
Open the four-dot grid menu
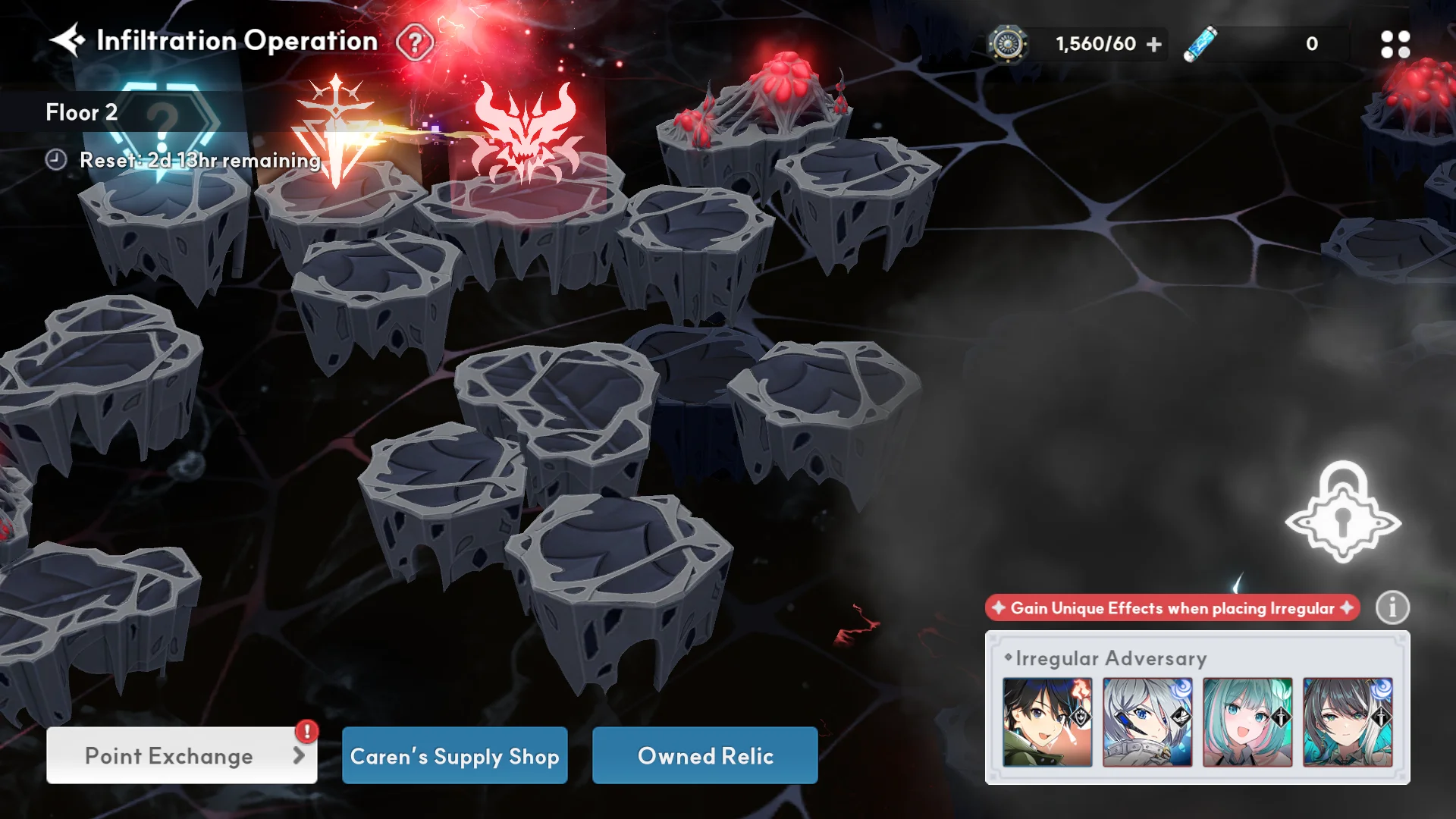[x=1395, y=45]
